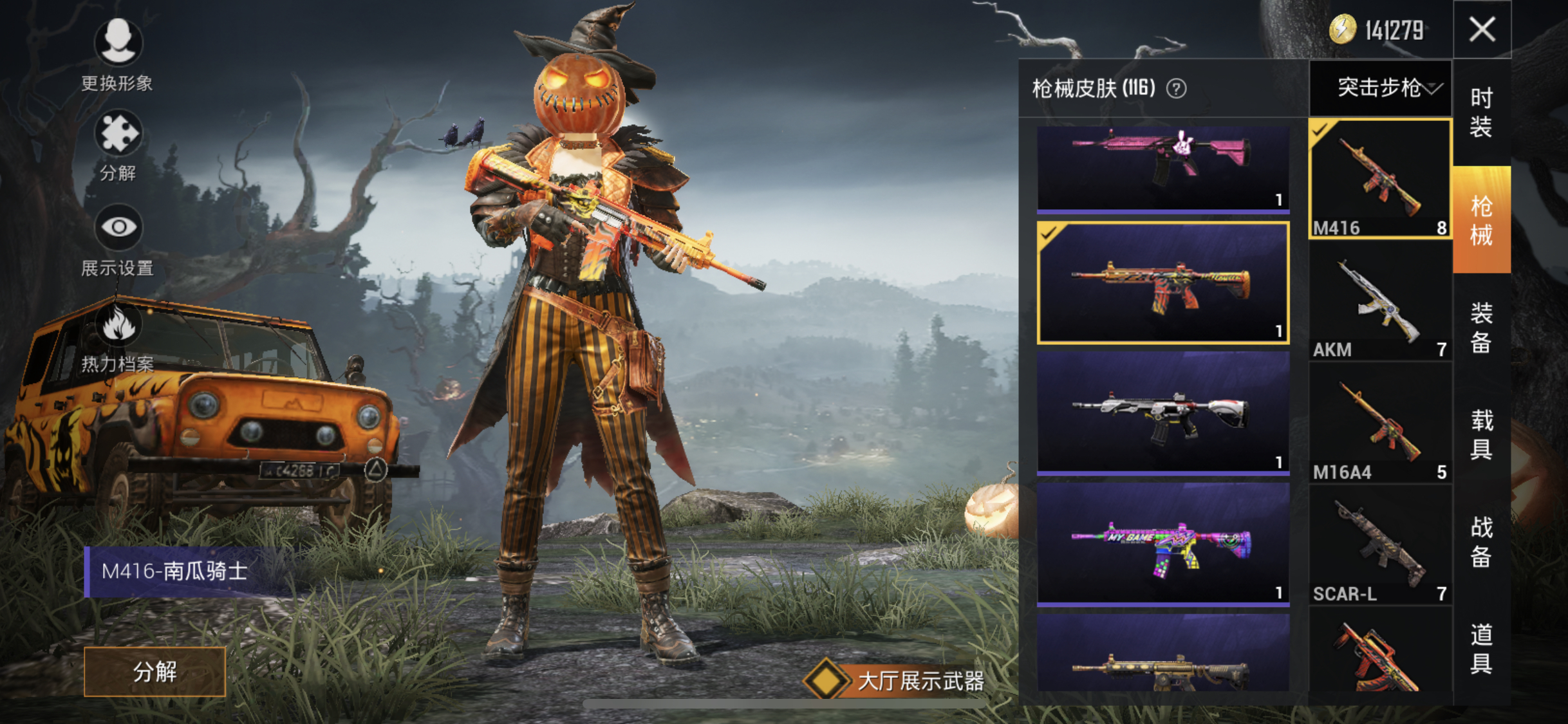Click the 分解 dismantle puzzle icon
1568x724 pixels.
[118, 133]
